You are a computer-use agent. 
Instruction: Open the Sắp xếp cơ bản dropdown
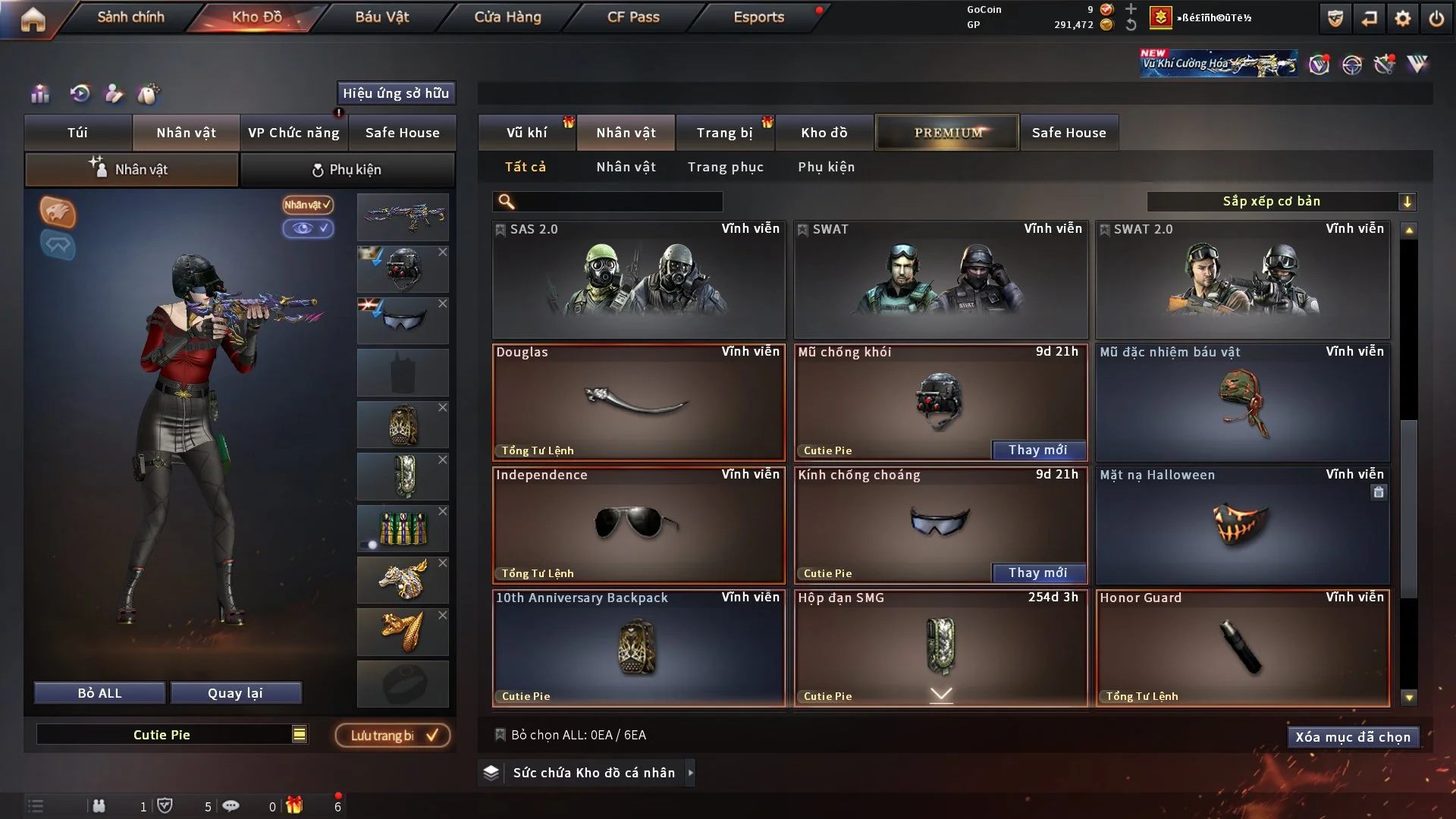point(1281,202)
